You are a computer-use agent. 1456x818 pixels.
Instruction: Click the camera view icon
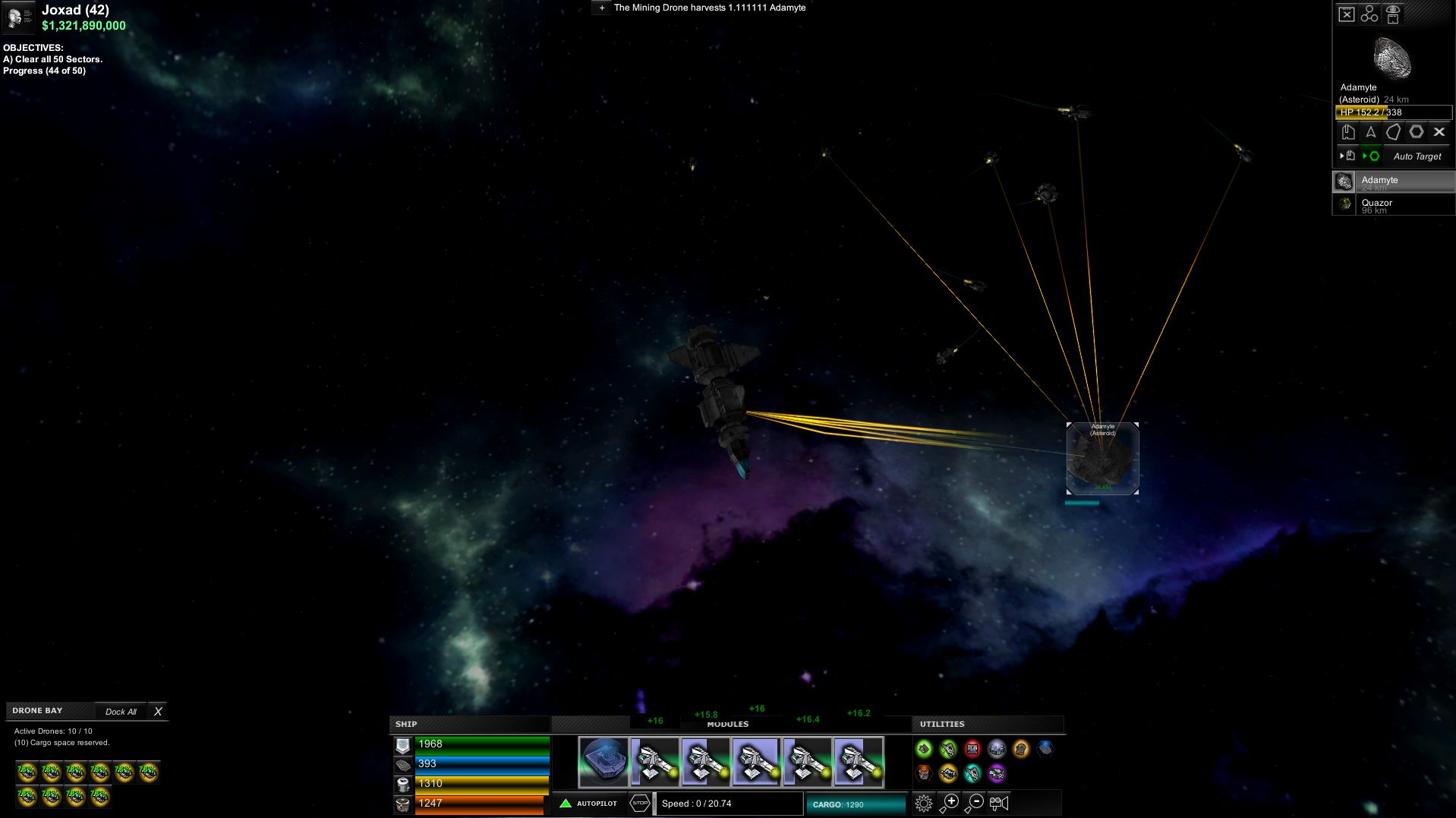(999, 803)
